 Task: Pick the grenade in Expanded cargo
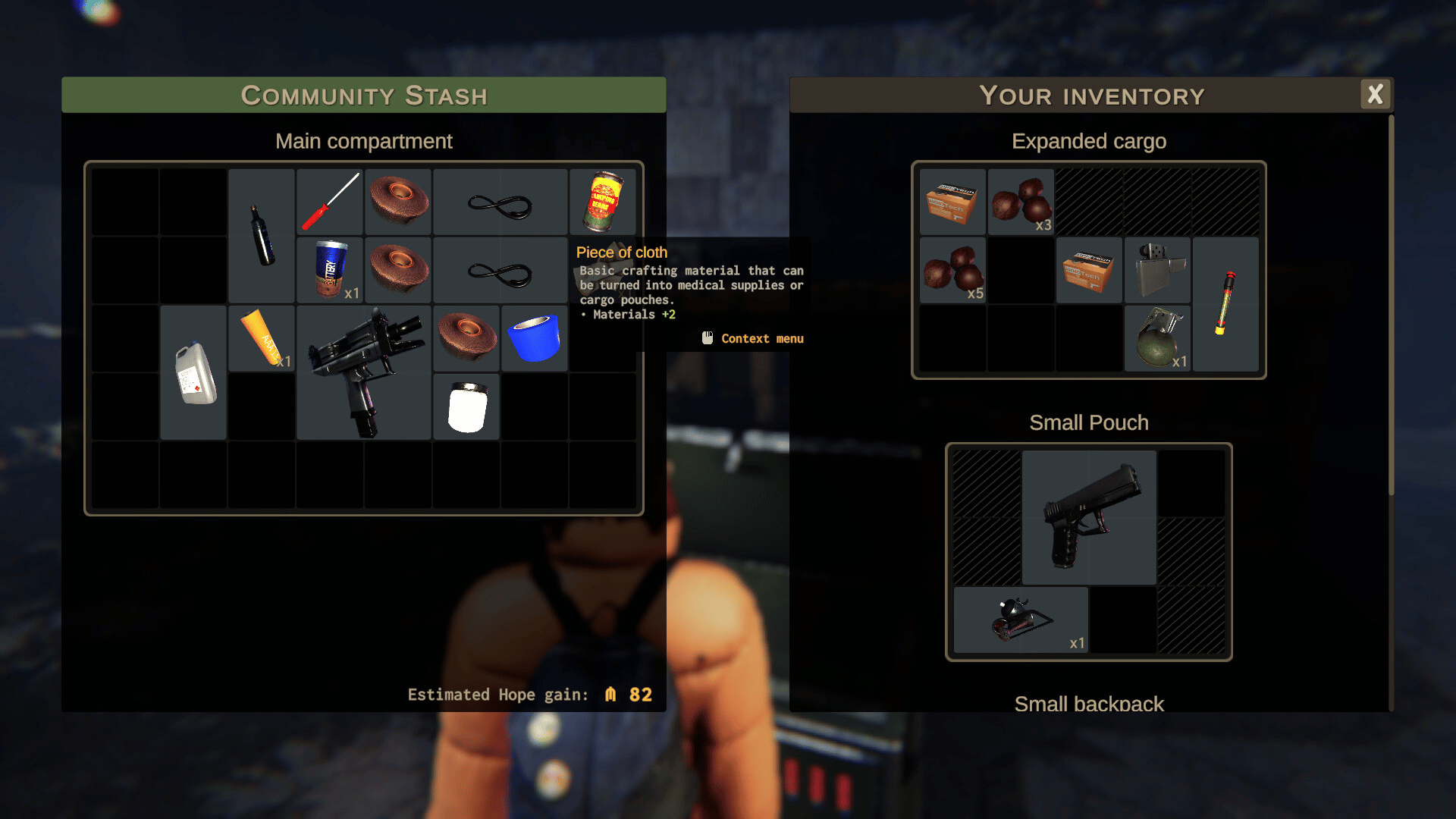(x=1157, y=338)
